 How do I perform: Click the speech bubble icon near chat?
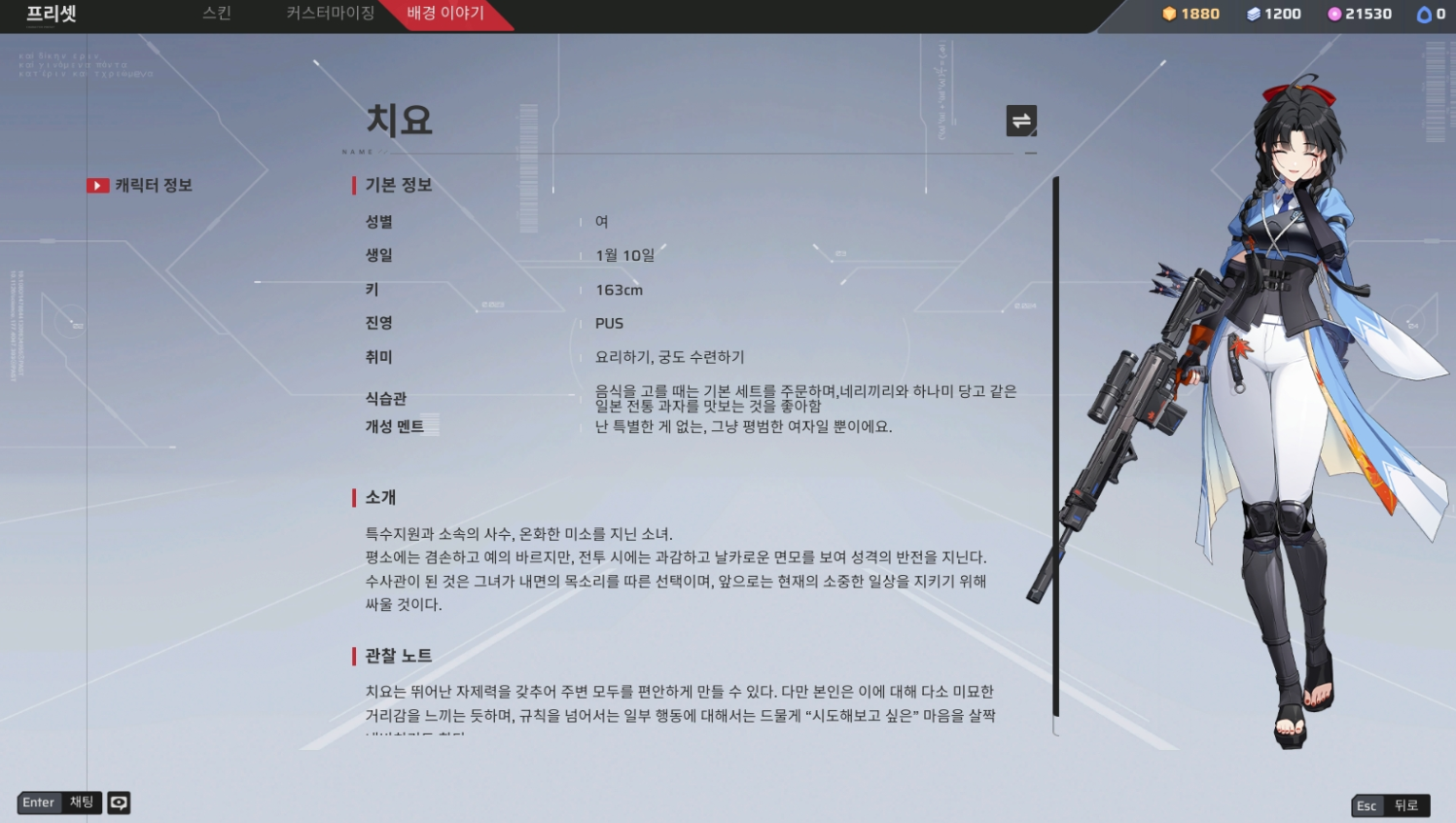point(119,803)
